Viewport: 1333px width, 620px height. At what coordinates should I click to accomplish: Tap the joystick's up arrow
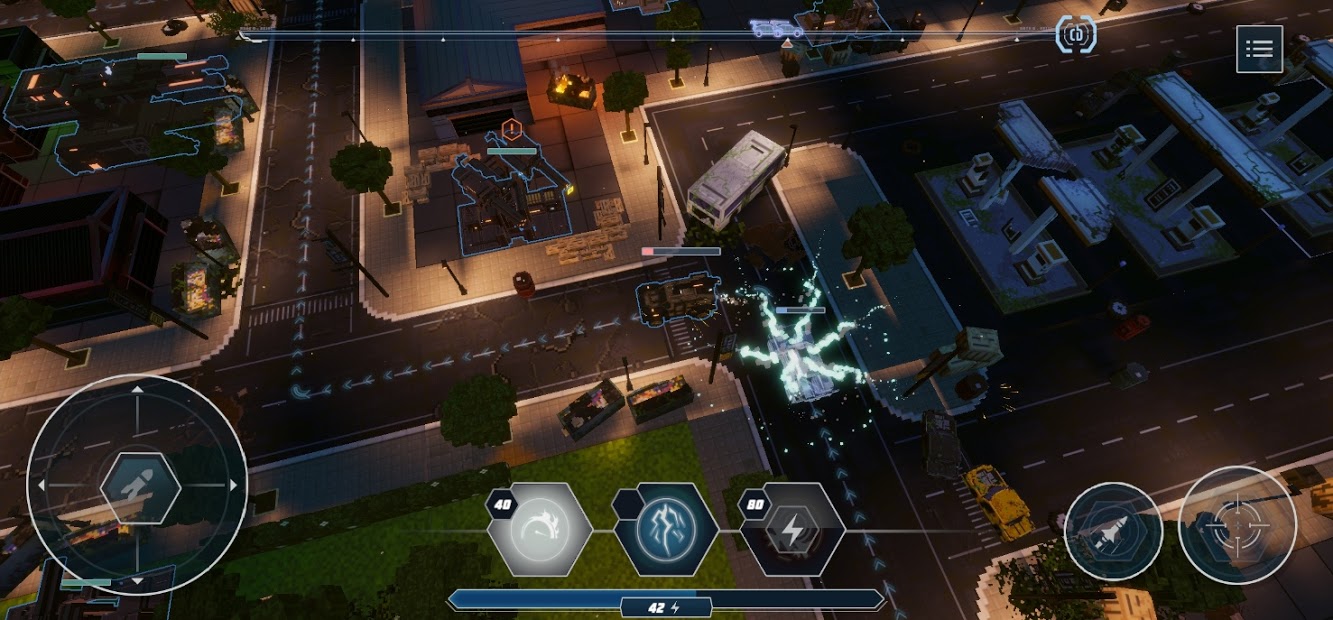tap(138, 388)
